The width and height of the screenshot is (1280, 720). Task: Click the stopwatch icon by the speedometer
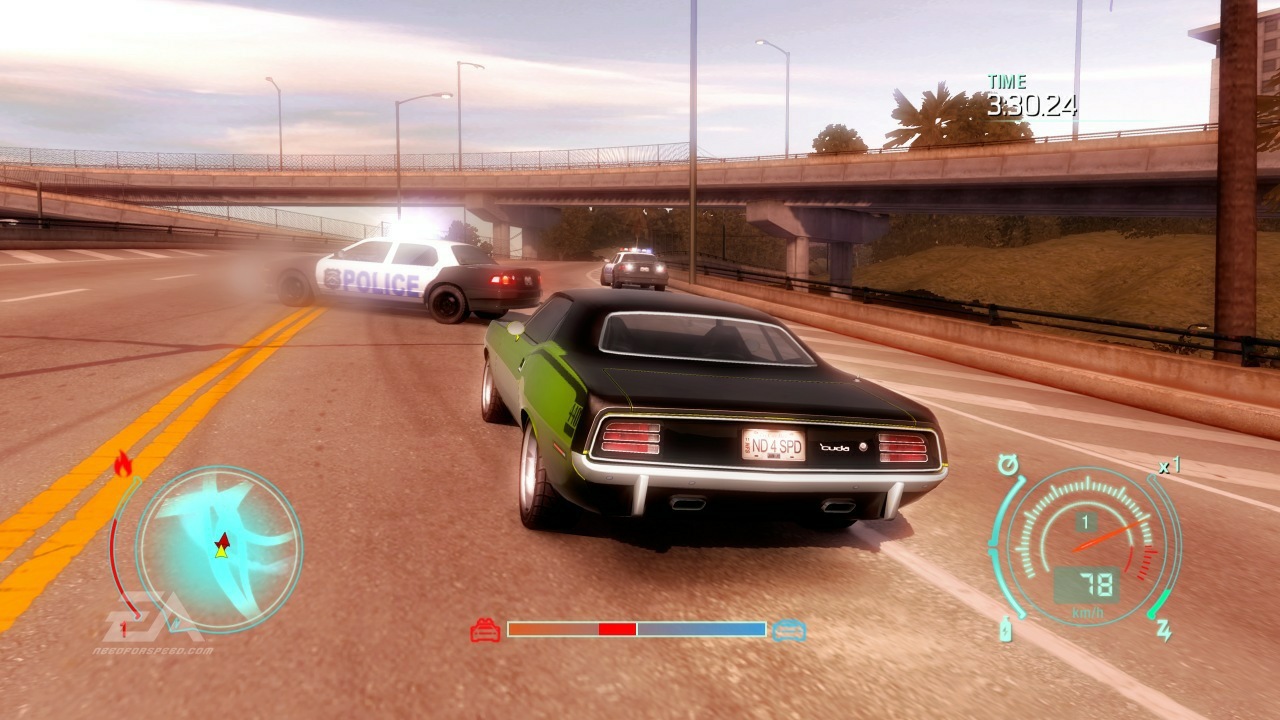point(1009,463)
